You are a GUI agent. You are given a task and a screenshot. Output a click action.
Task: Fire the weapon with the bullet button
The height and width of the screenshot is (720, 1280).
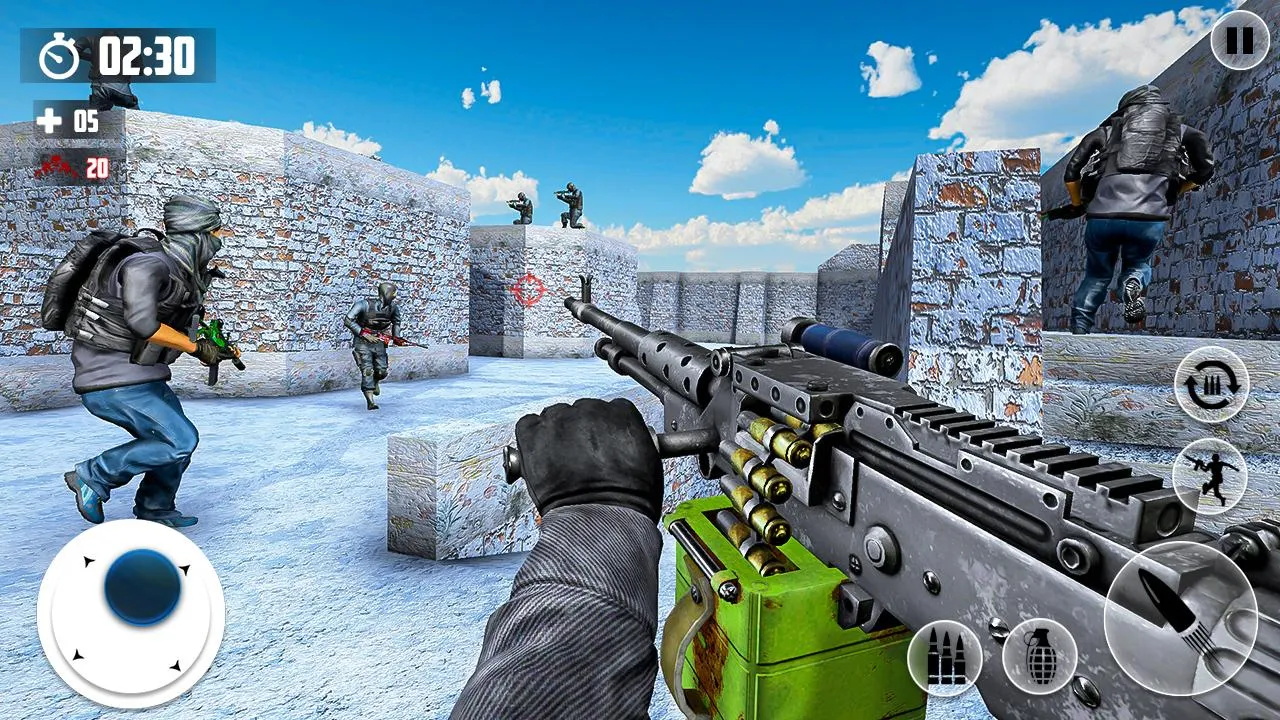(1180, 616)
